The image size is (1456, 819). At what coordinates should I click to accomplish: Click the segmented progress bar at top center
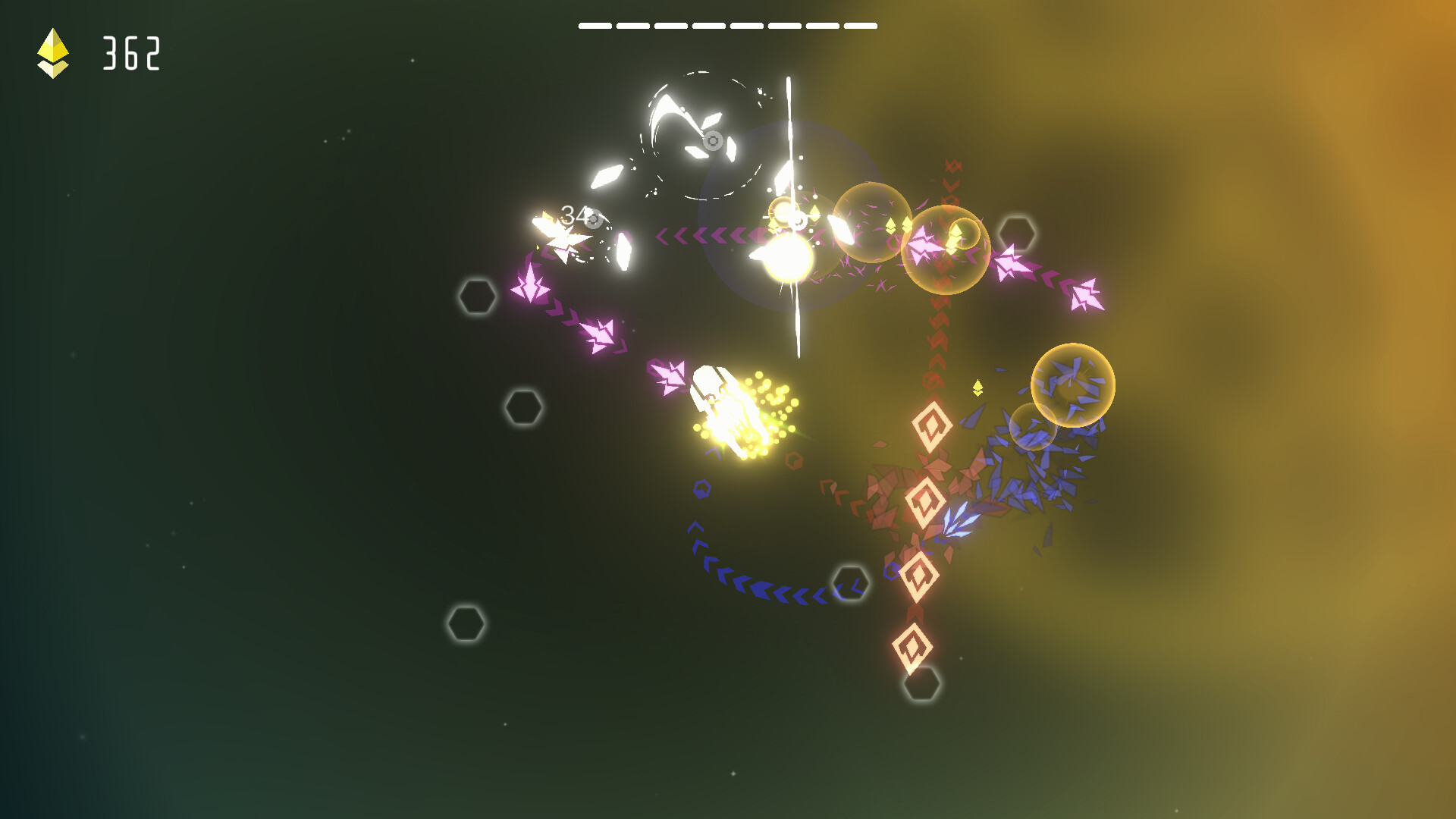pyautogui.click(x=728, y=24)
